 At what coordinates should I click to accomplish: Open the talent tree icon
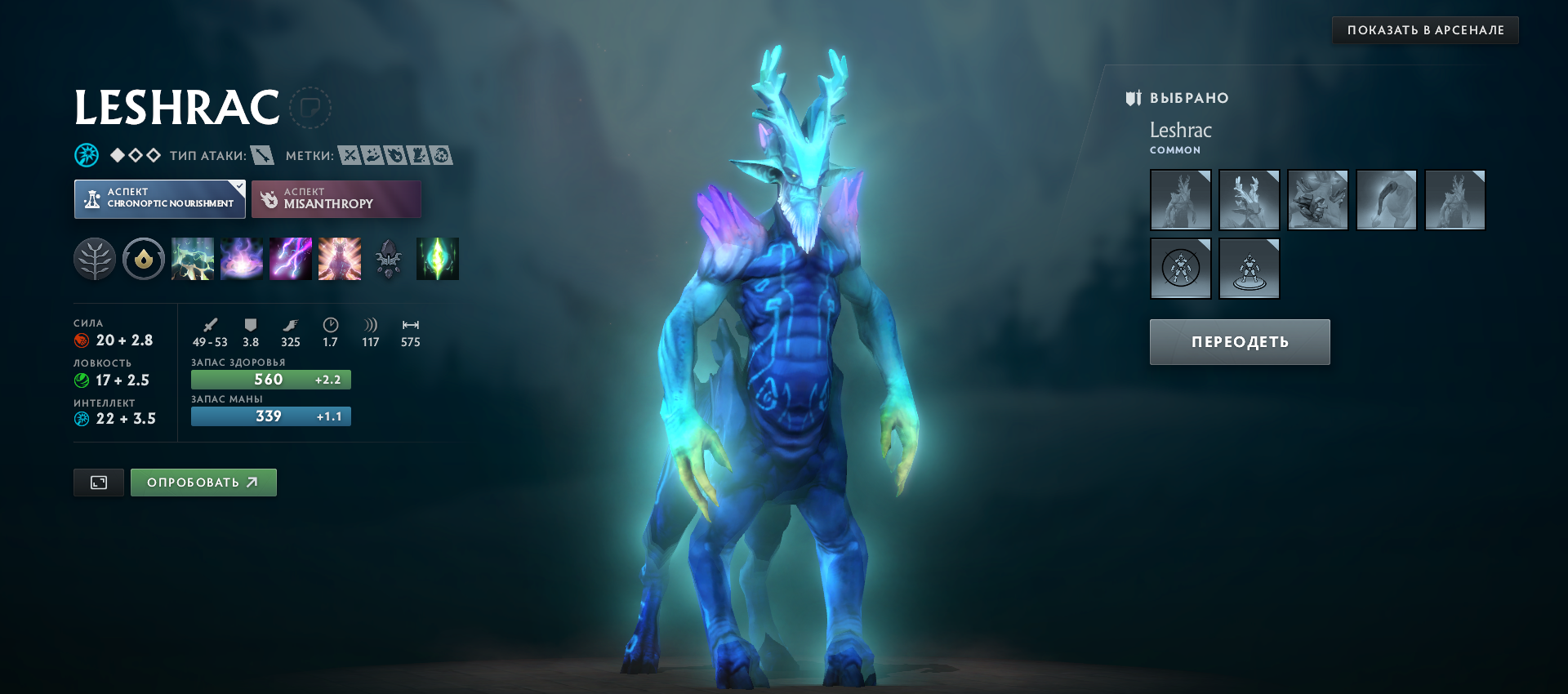(x=95, y=259)
